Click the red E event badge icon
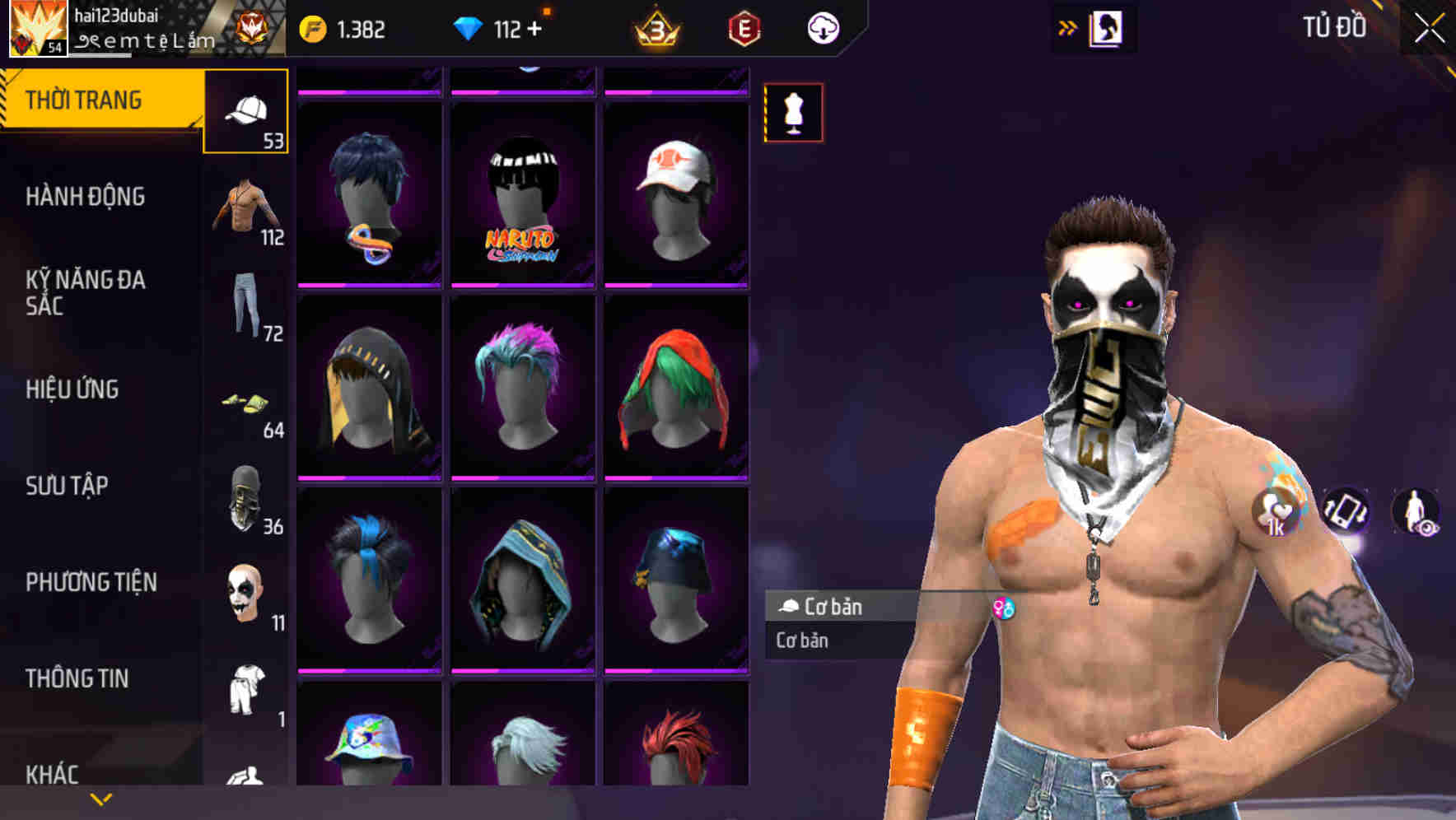This screenshot has width=1456, height=820. [745, 28]
